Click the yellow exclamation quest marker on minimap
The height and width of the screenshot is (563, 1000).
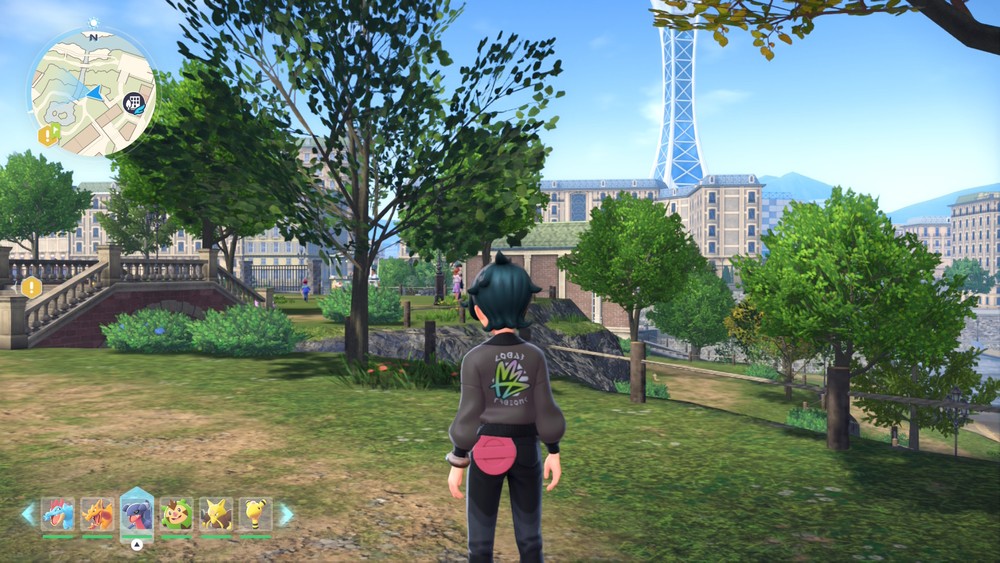48,135
